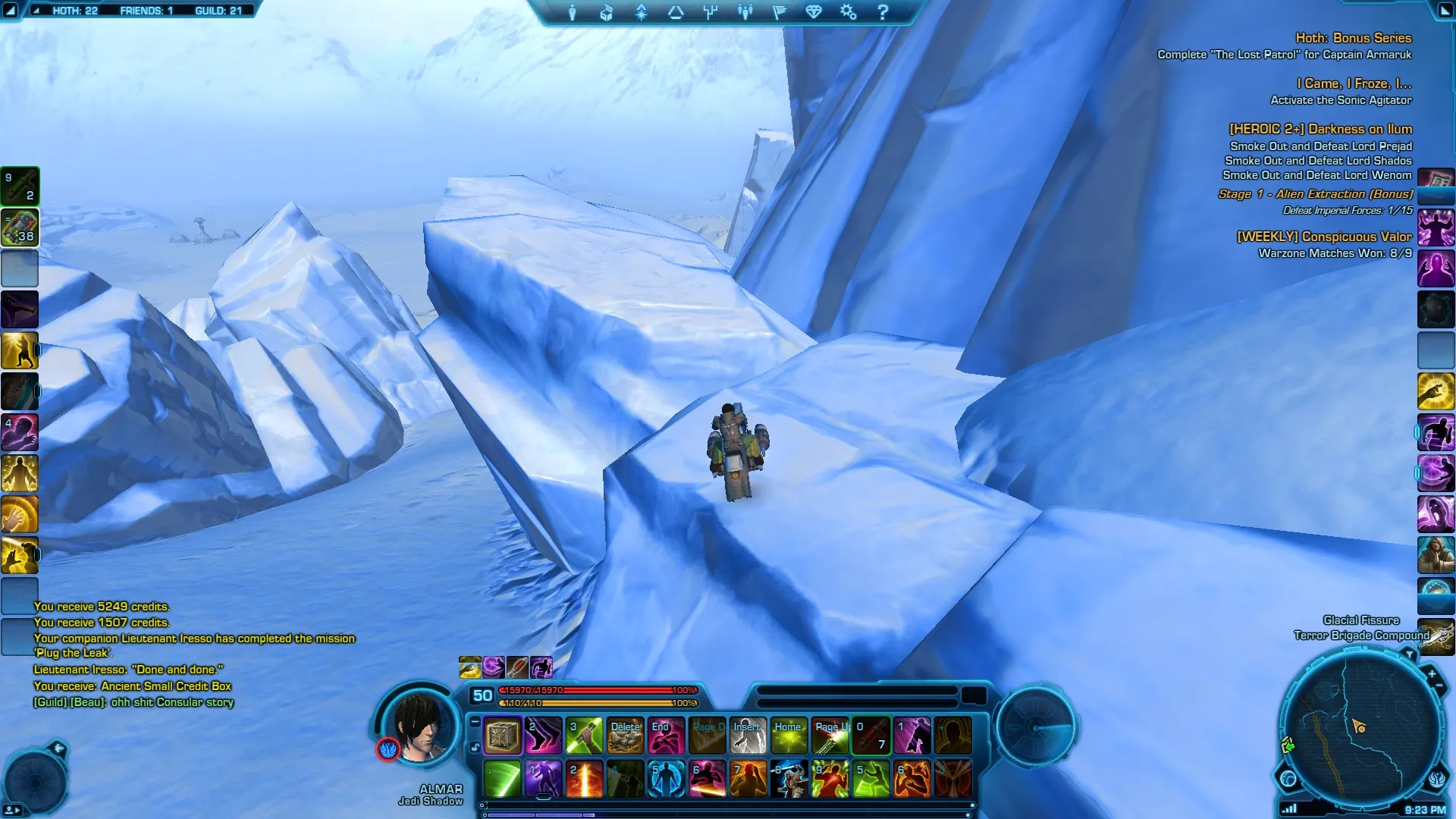Click the question mark help icon
This screenshot has height=819, width=1456.
coord(883,12)
